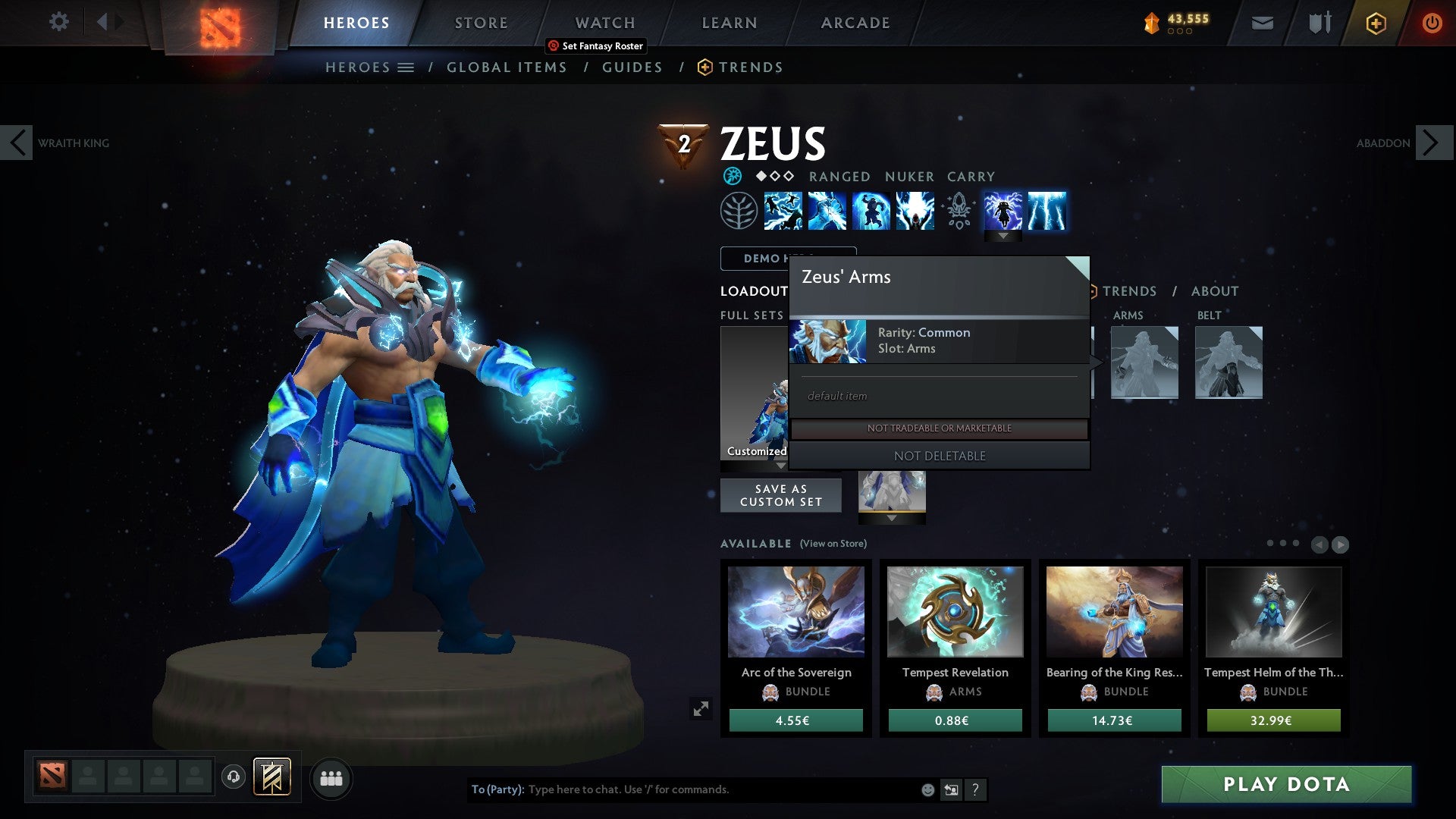Open the settings gear menu
This screenshot has height=819, width=1456.
click(x=59, y=22)
